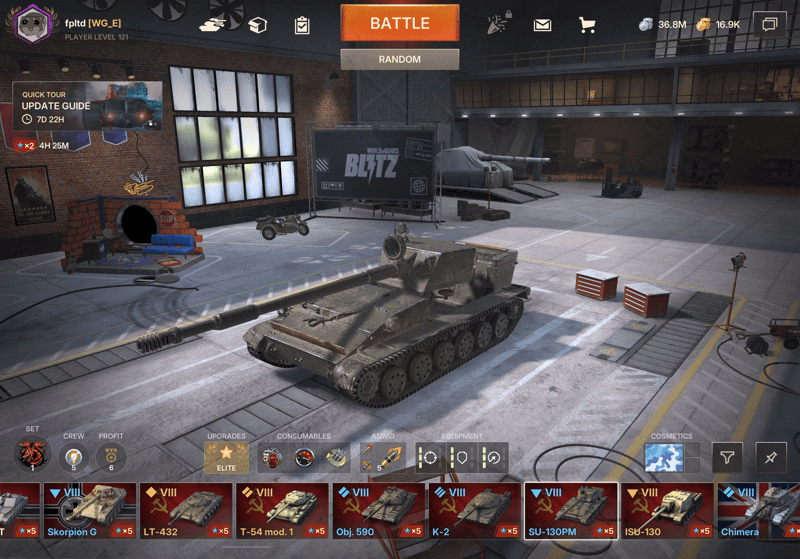Image resolution: width=800 pixels, height=559 pixels.
Task: Open the shopping cart store
Action: point(587,25)
